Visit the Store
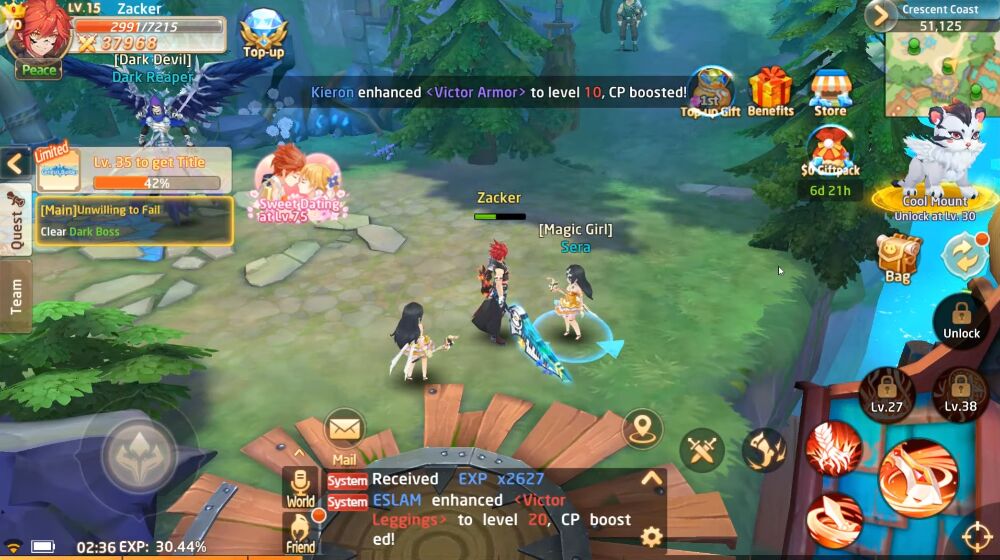This screenshot has height=560, width=1000. (830, 92)
